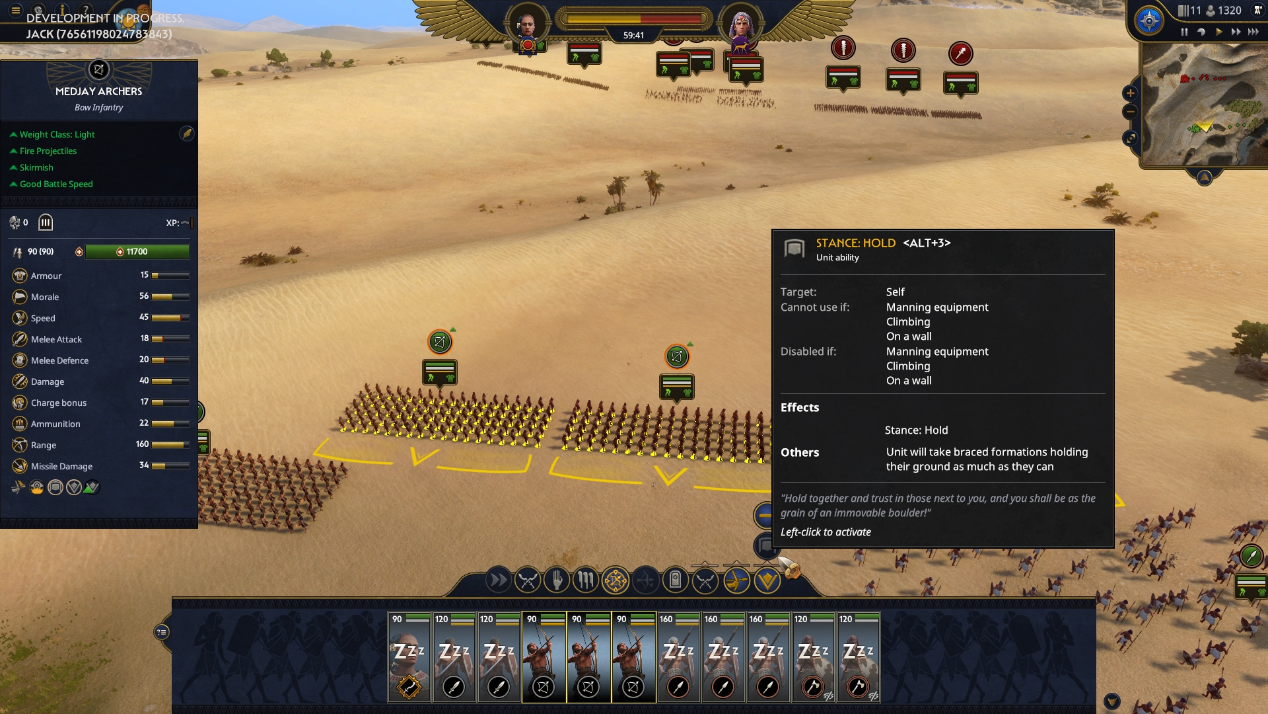This screenshot has width=1268, height=714.
Task: Toggle the melee crossed-weapons command
Action: (x=527, y=580)
